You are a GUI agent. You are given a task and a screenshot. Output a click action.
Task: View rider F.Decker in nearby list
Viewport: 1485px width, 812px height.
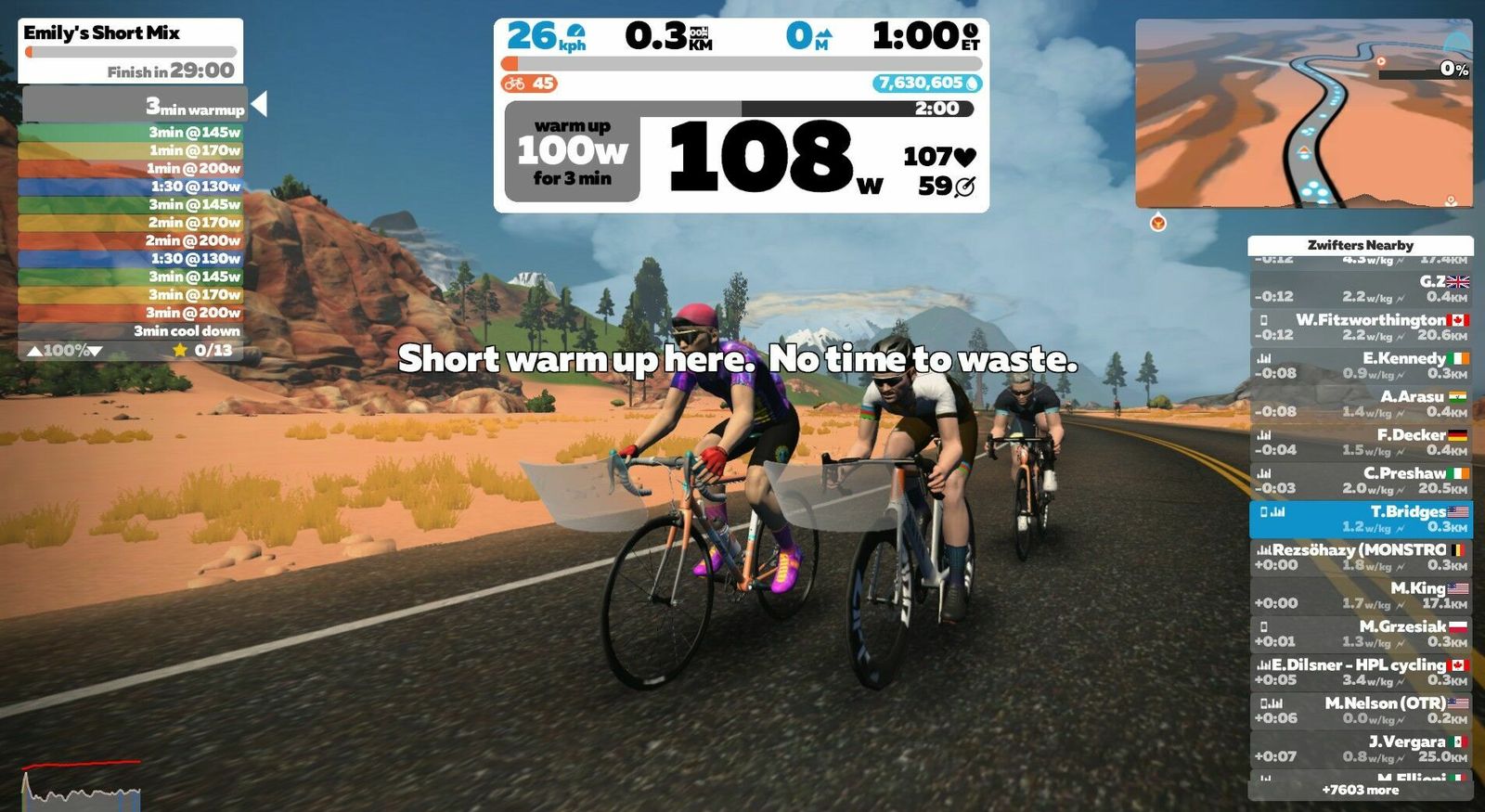point(1361,442)
